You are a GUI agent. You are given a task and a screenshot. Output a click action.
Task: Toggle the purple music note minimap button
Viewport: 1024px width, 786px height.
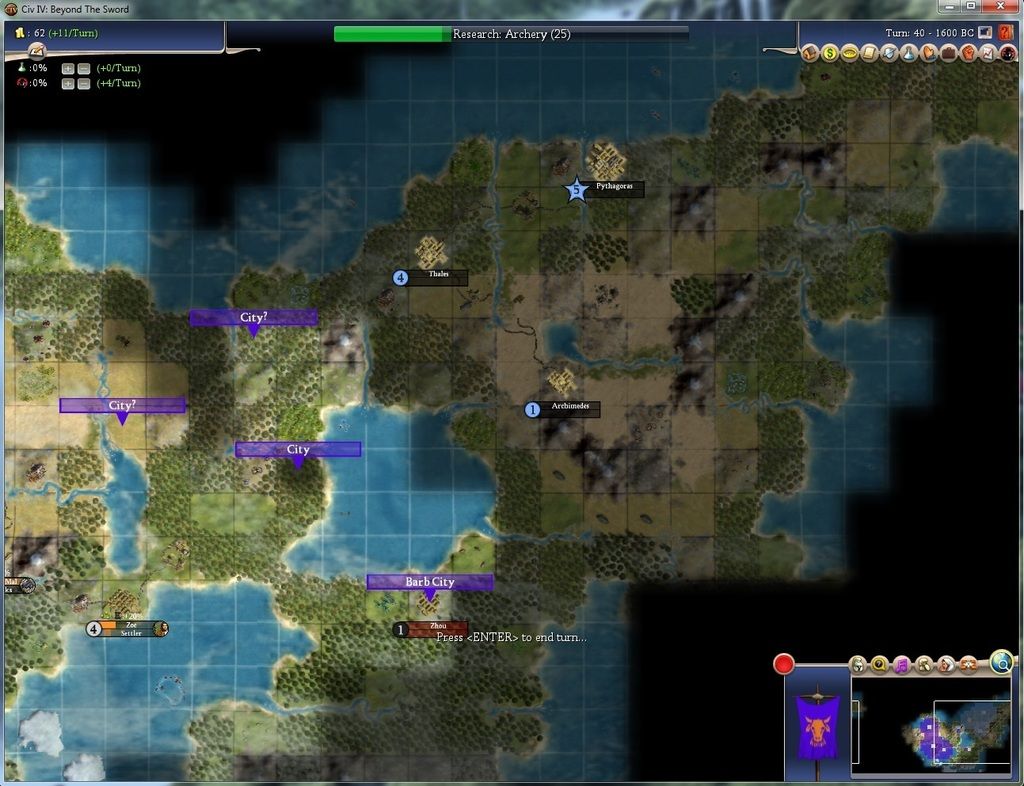[x=902, y=664]
